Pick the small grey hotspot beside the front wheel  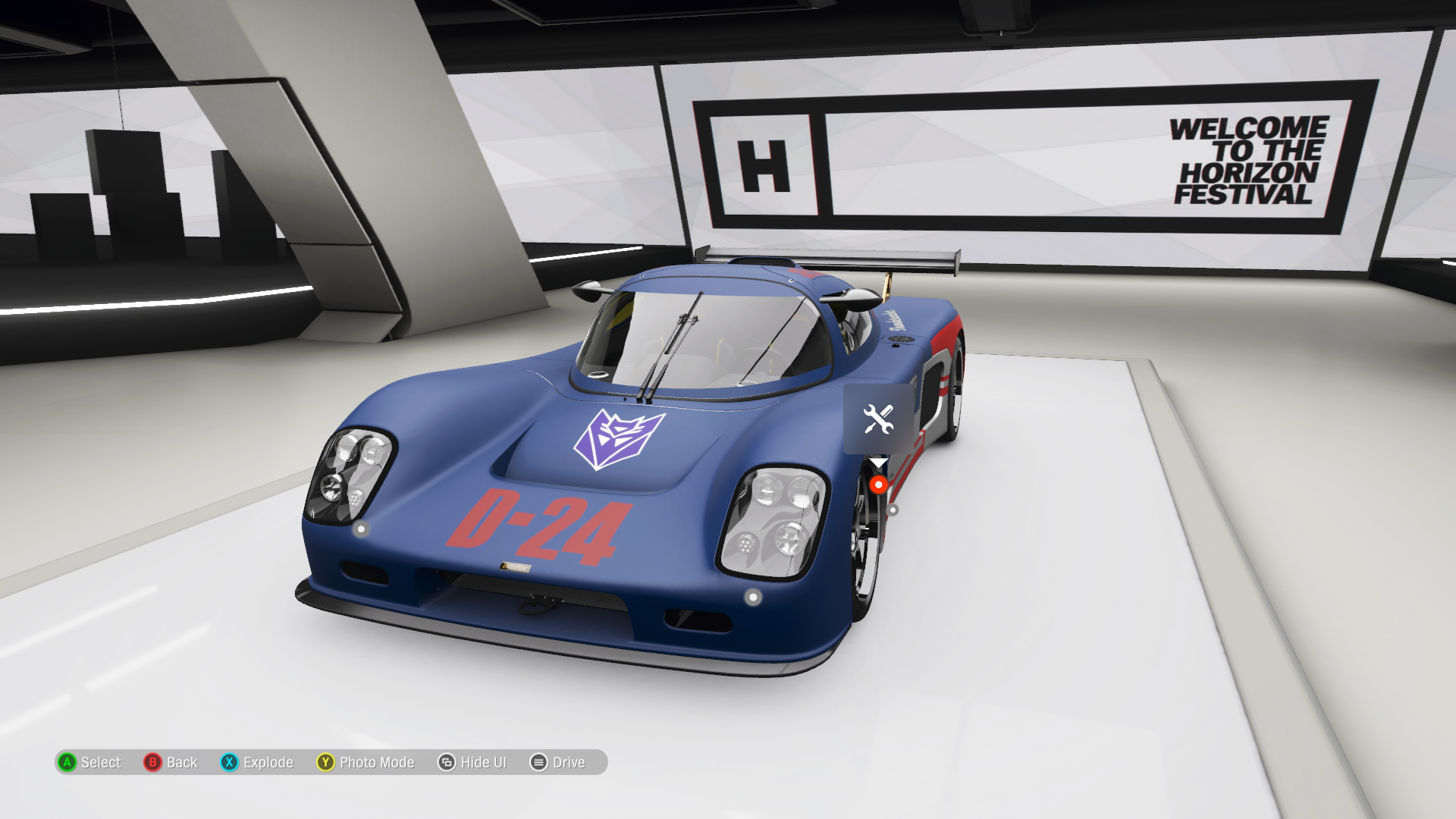(893, 510)
